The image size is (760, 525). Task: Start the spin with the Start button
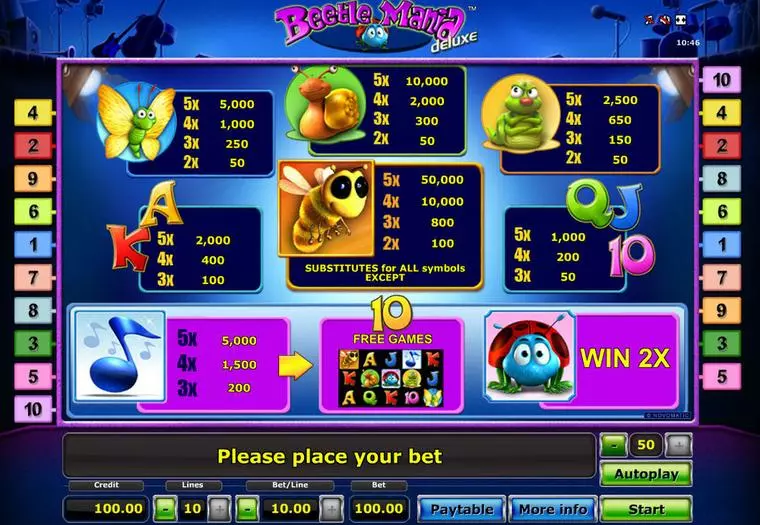646,509
